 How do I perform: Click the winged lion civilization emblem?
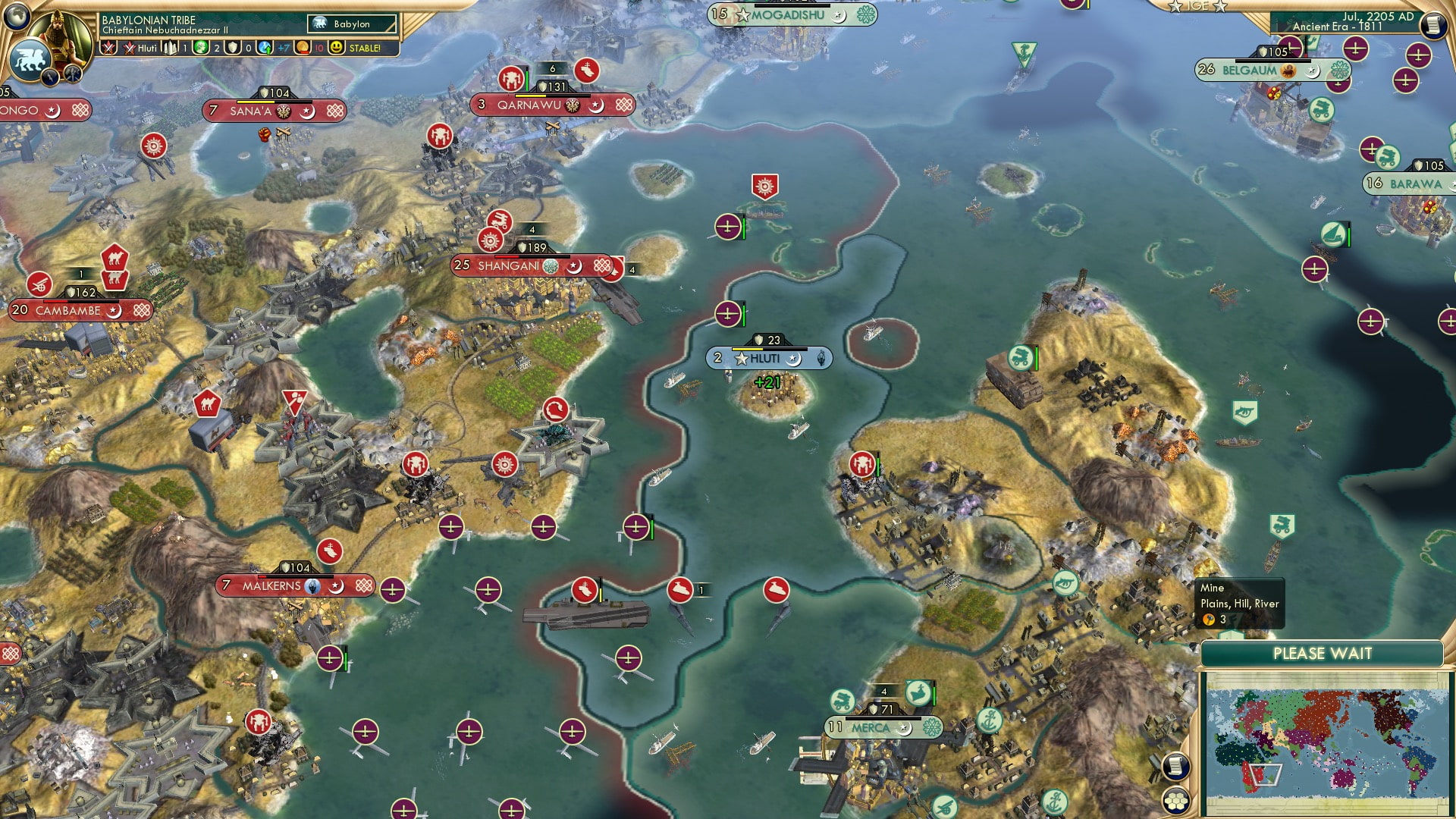pos(29,59)
